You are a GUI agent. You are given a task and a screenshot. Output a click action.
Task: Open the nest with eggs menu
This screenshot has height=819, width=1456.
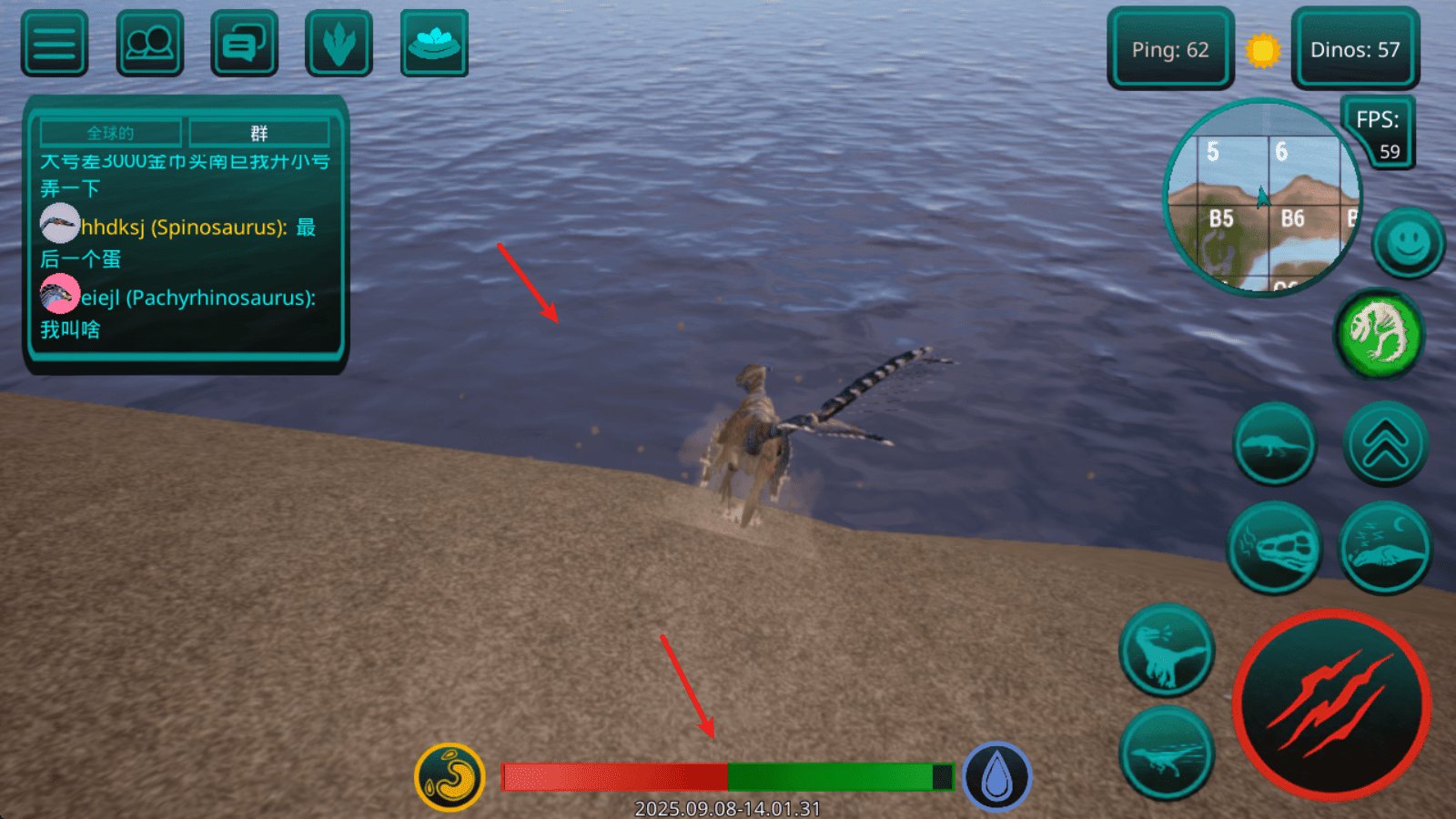[434, 44]
